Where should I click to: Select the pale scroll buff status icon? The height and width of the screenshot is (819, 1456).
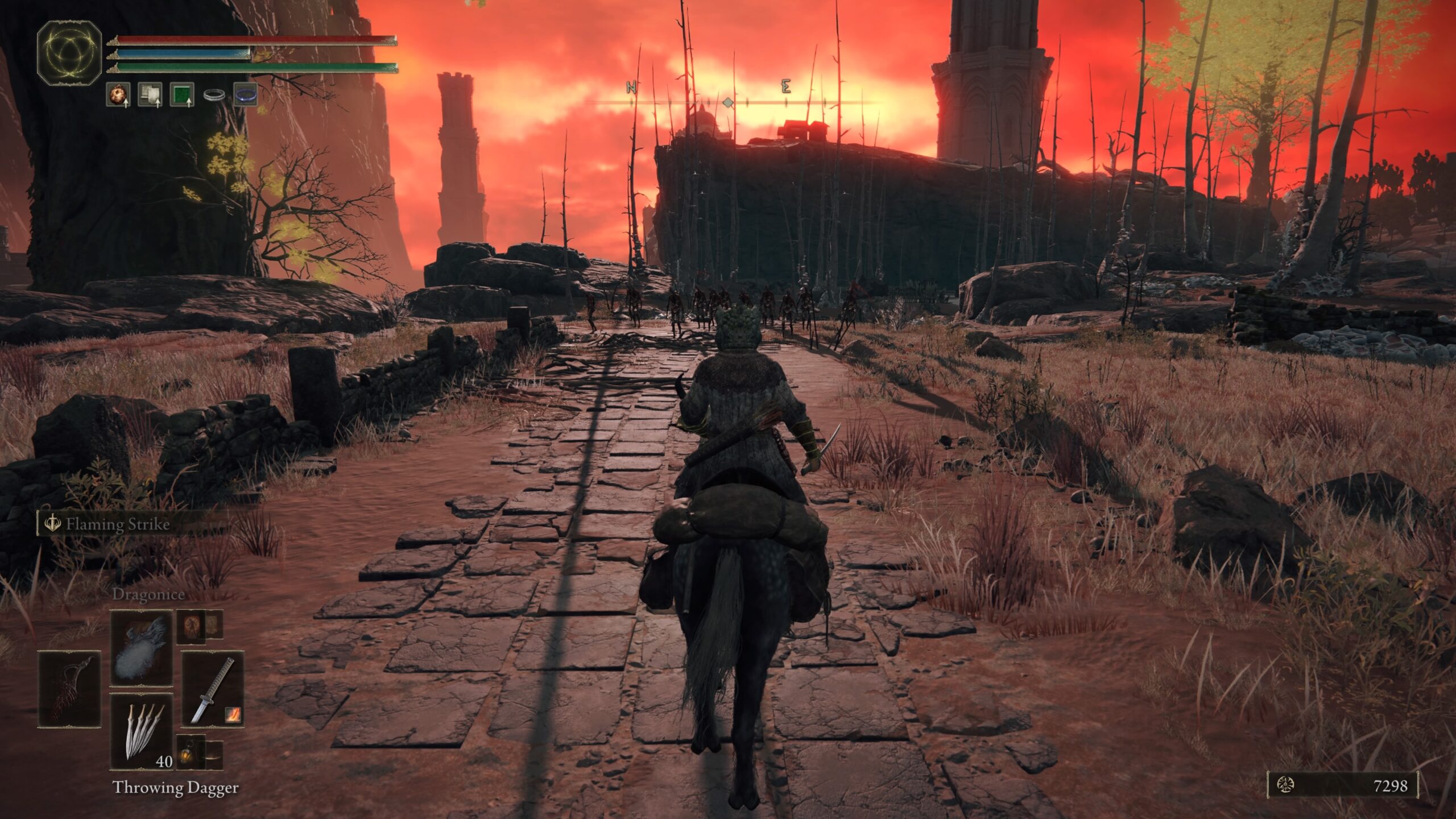click(x=150, y=94)
